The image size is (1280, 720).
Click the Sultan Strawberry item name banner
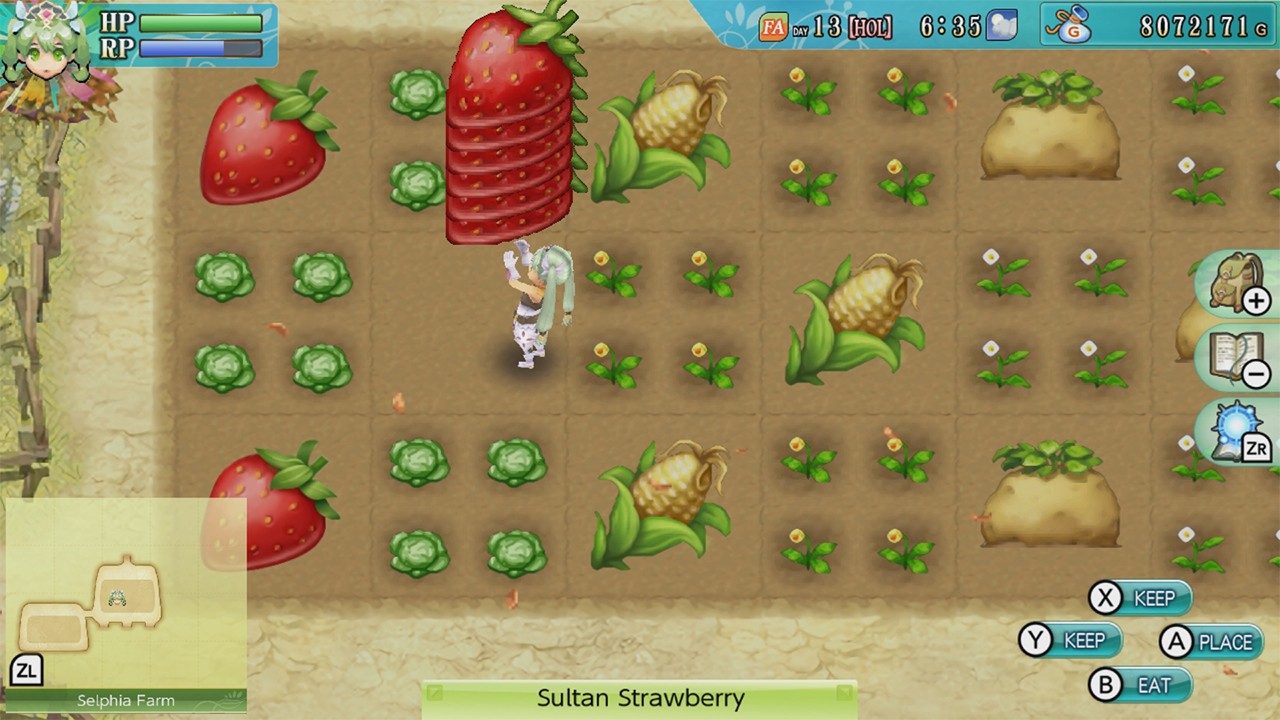point(640,698)
